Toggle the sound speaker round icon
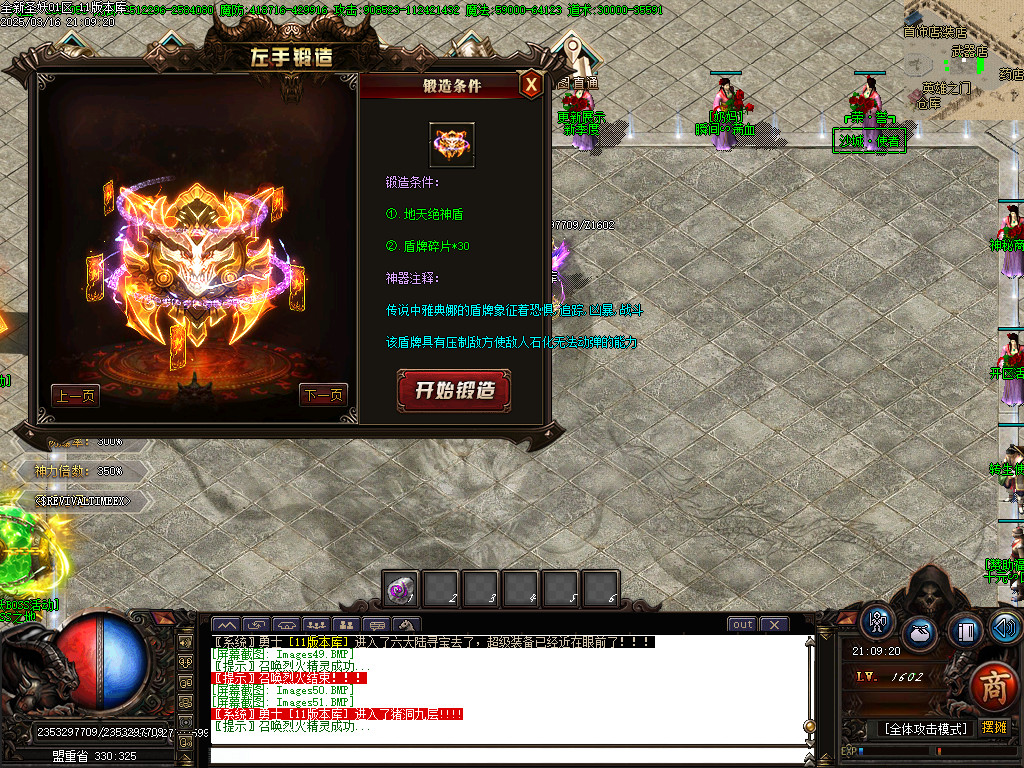The height and width of the screenshot is (768, 1024). tap(1006, 628)
